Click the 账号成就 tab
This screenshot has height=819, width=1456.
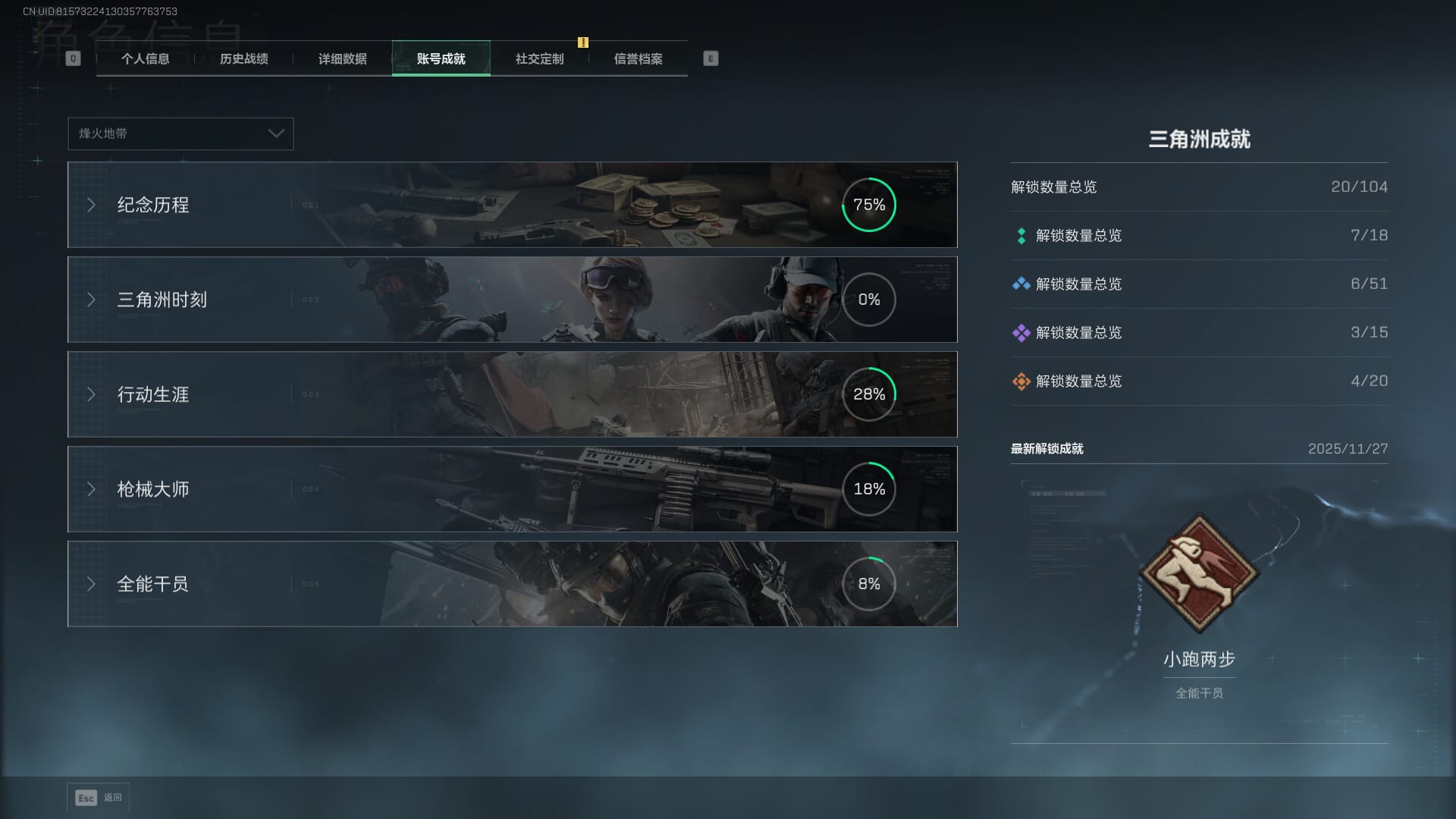coord(441,59)
